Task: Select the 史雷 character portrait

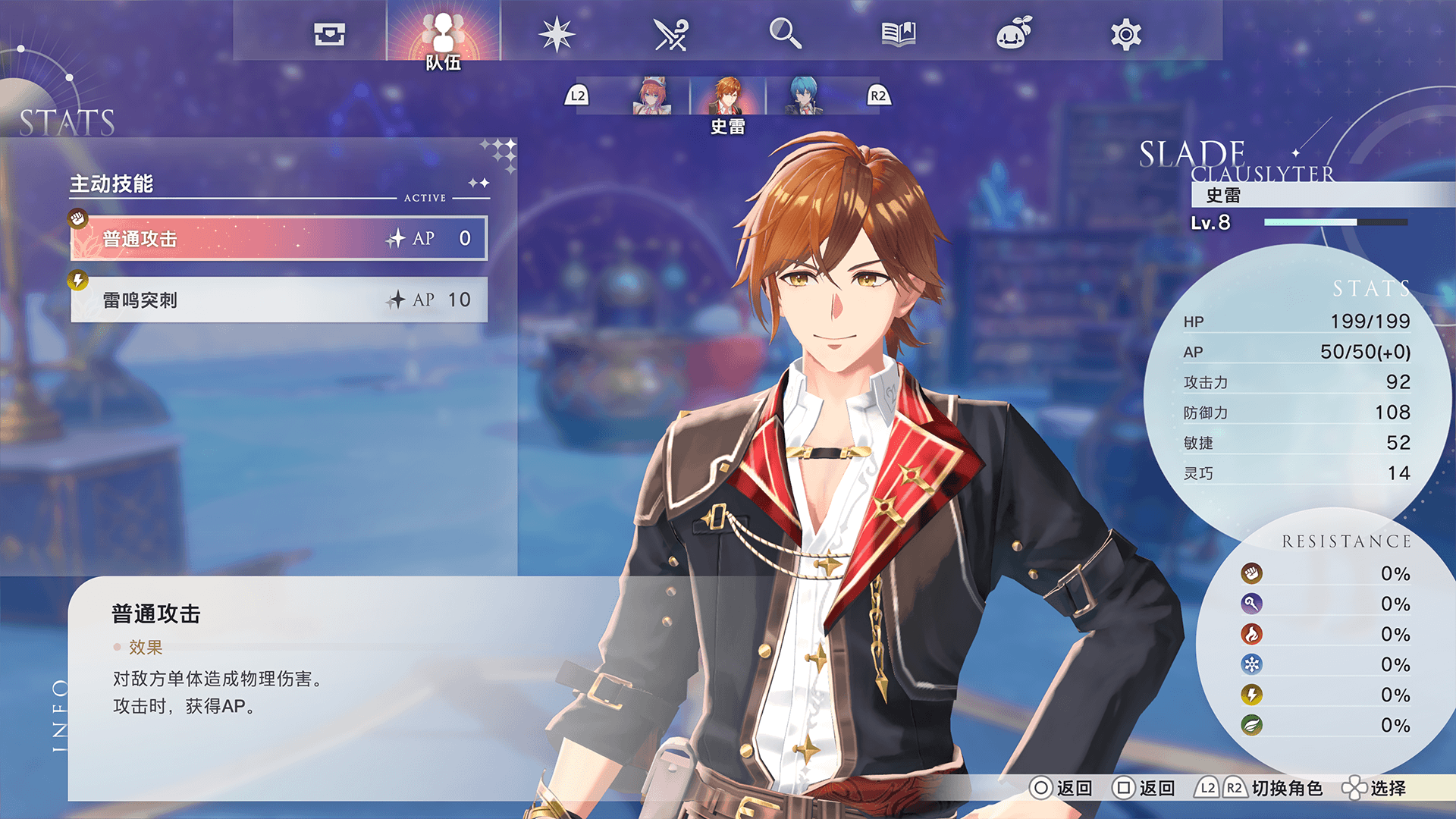Action: (728, 96)
